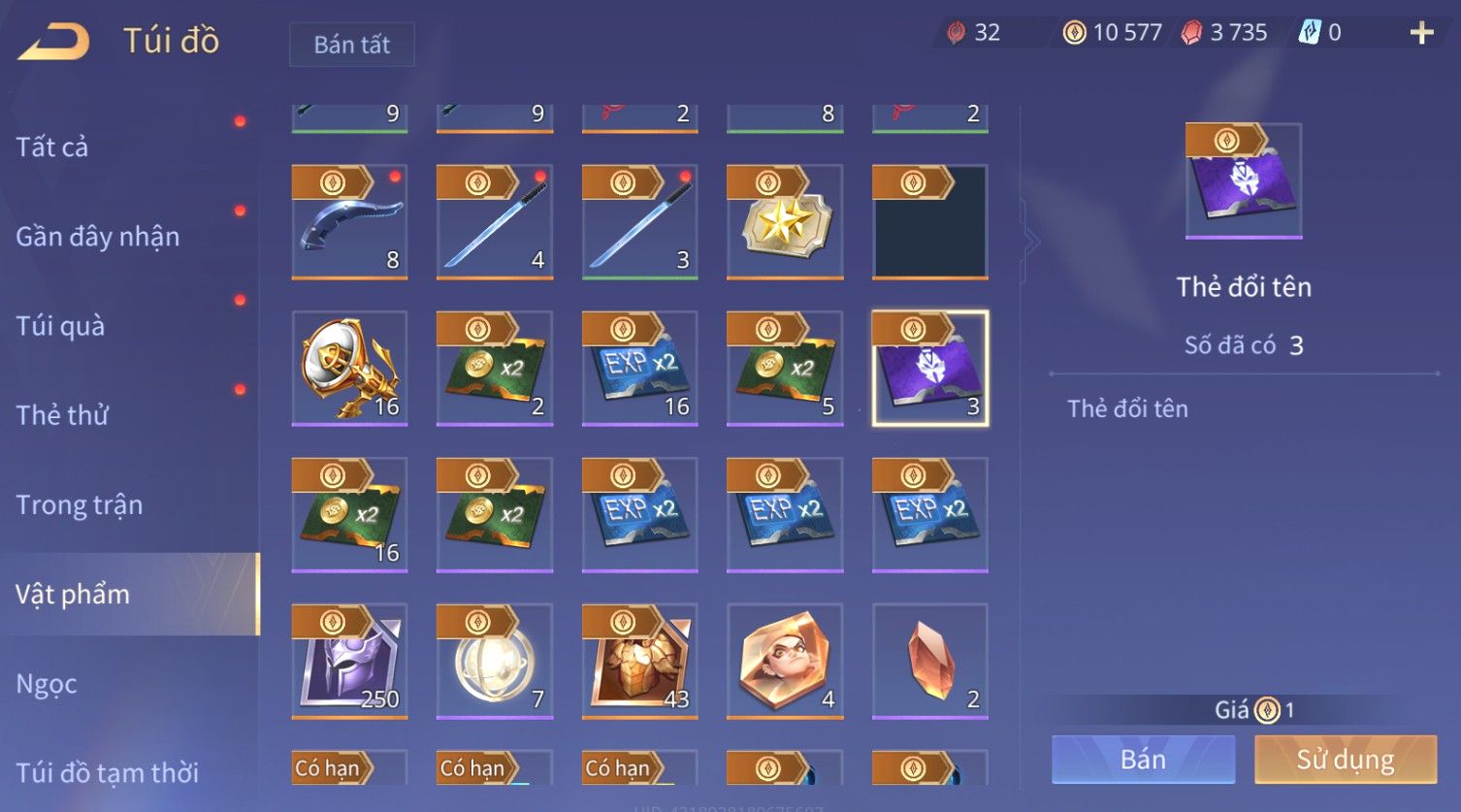Choose the gold star ticket item

pos(785,222)
